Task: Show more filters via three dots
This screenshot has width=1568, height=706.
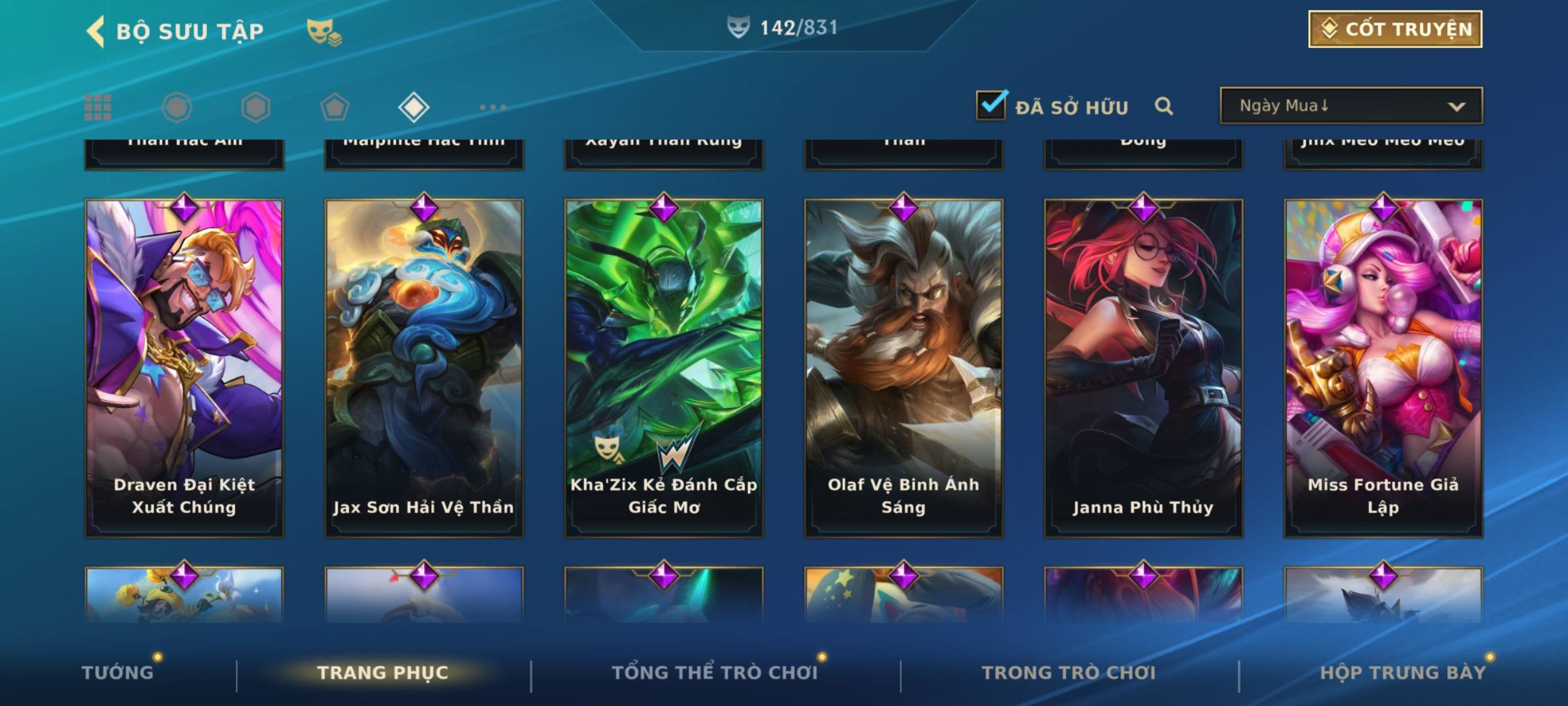Action: click(493, 107)
